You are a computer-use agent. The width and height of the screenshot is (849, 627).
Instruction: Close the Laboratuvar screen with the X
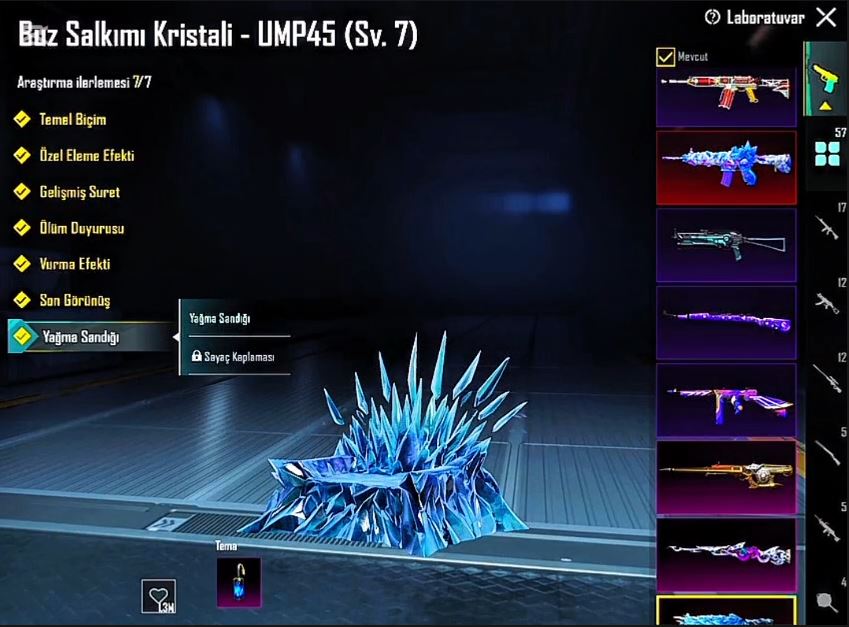(826, 17)
